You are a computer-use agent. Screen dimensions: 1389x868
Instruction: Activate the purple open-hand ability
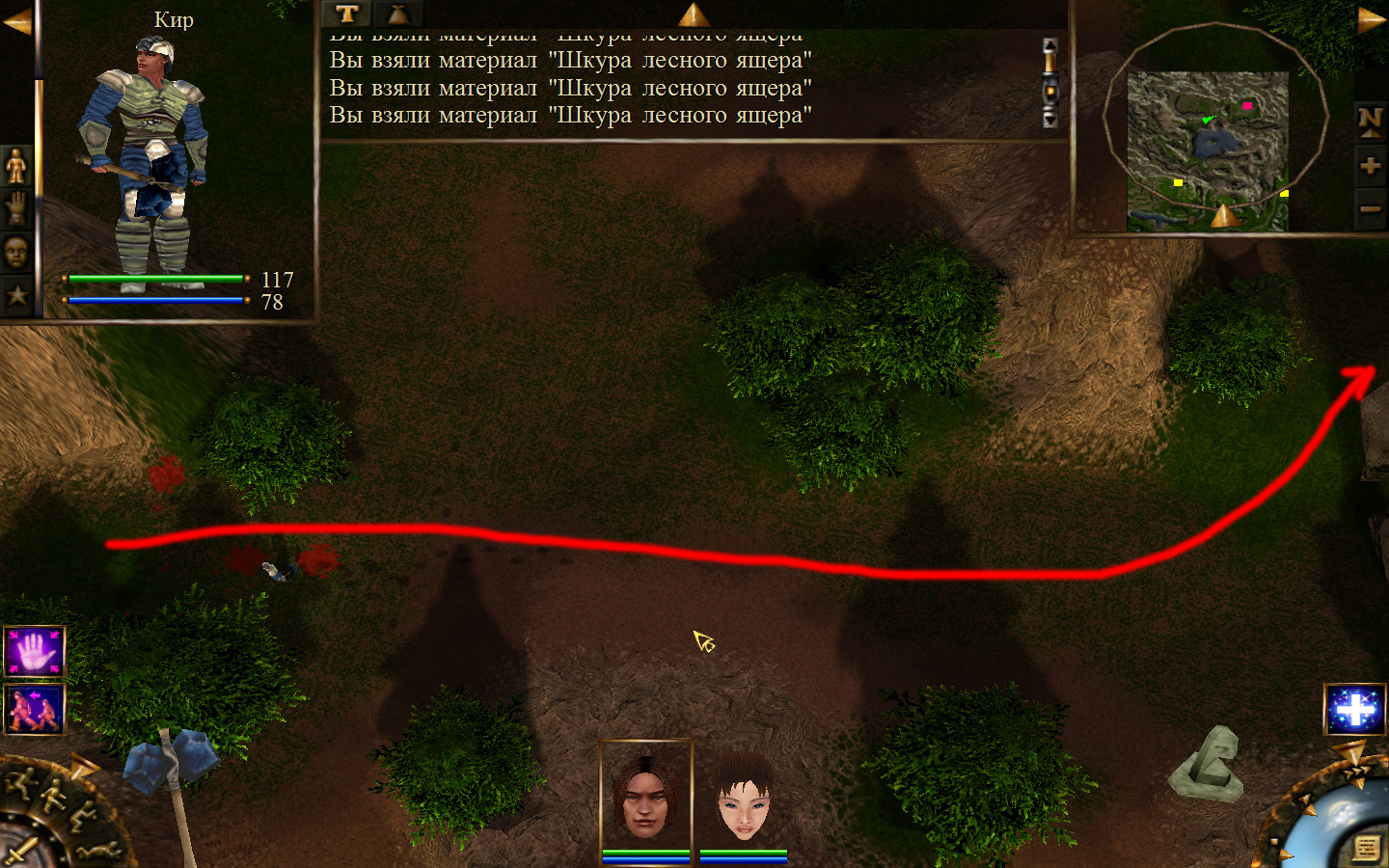(x=35, y=652)
